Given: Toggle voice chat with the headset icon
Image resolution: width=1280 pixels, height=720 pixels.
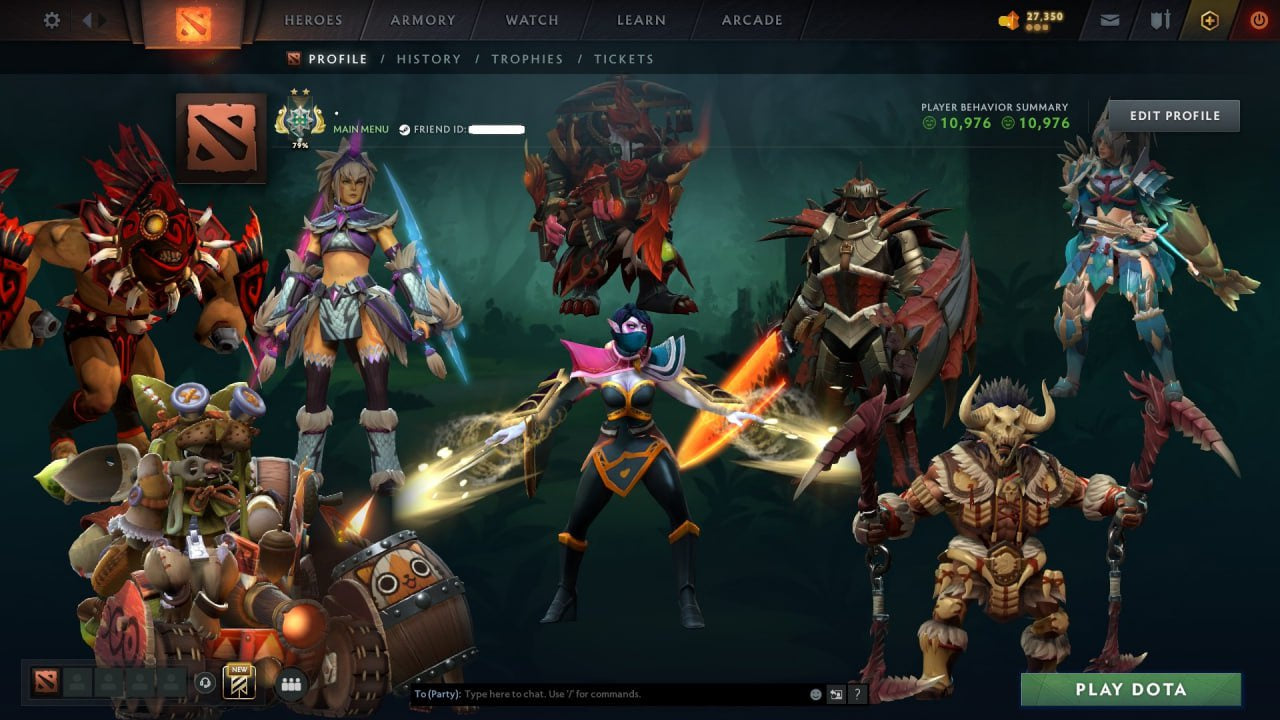Looking at the screenshot, I should [204, 682].
